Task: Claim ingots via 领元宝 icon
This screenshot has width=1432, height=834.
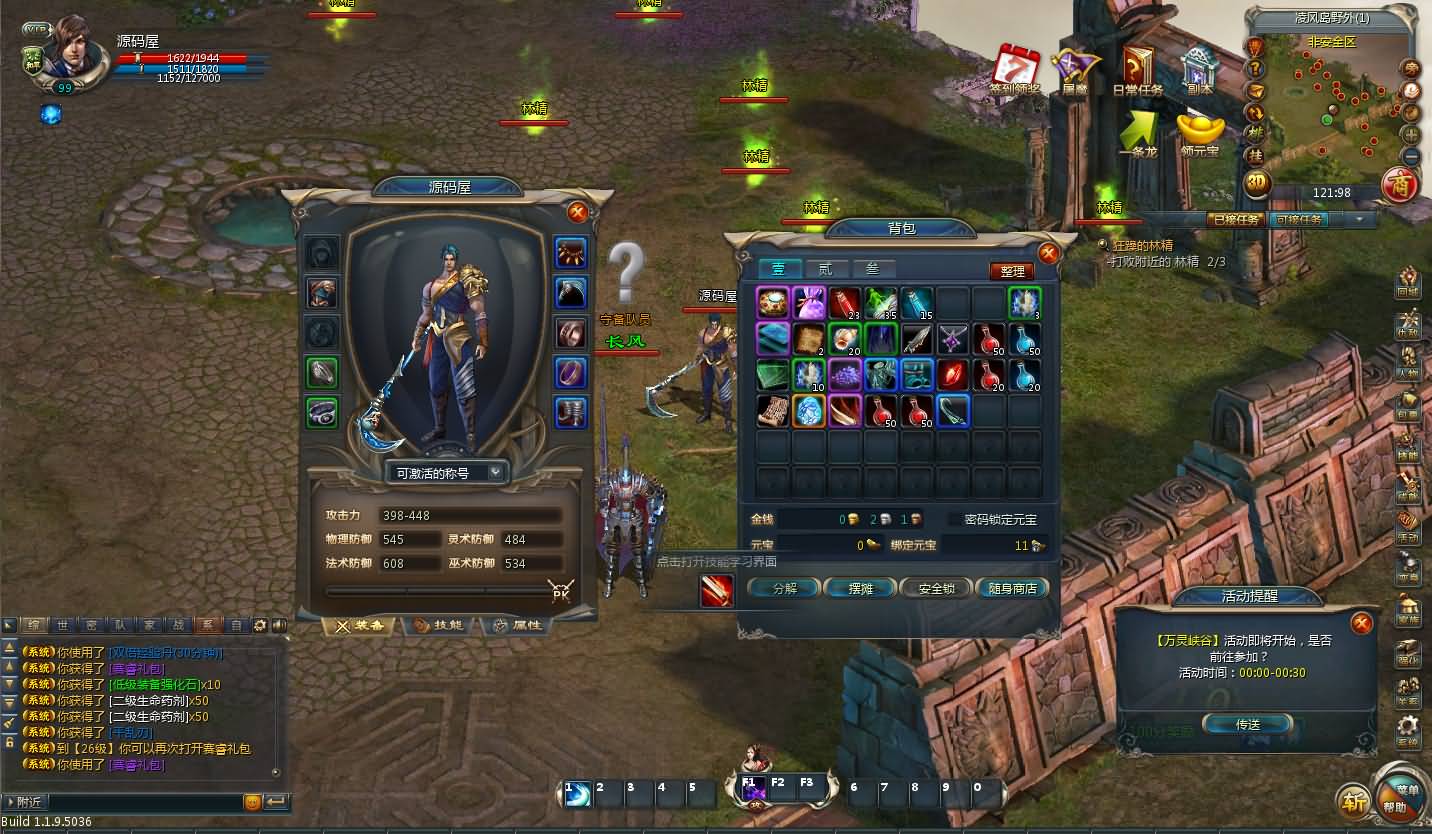Action: click(1199, 135)
